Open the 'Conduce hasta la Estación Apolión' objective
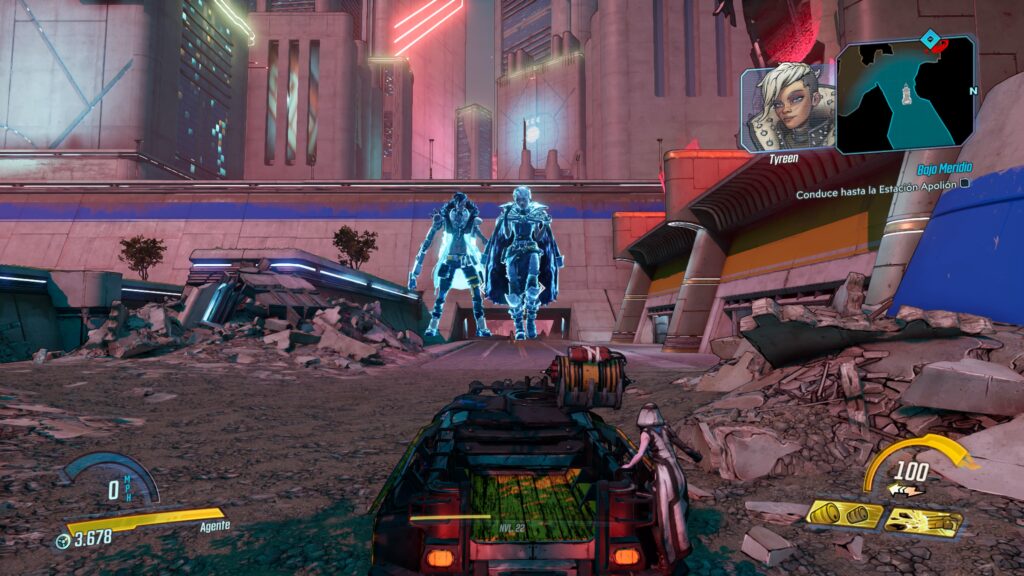This screenshot has width=1024, height=576. (880, 192)
